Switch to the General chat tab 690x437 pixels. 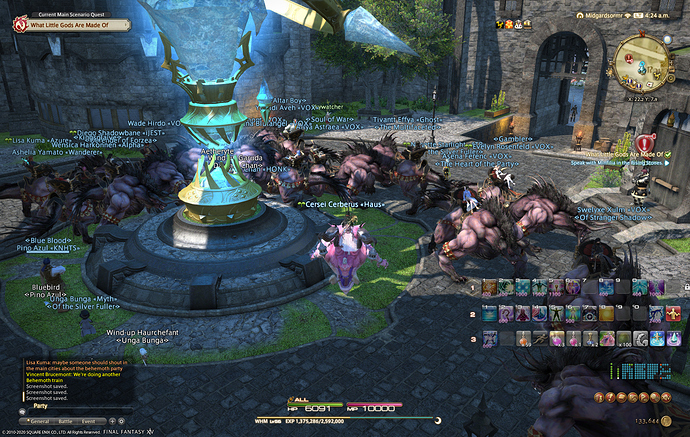[39, 422]
